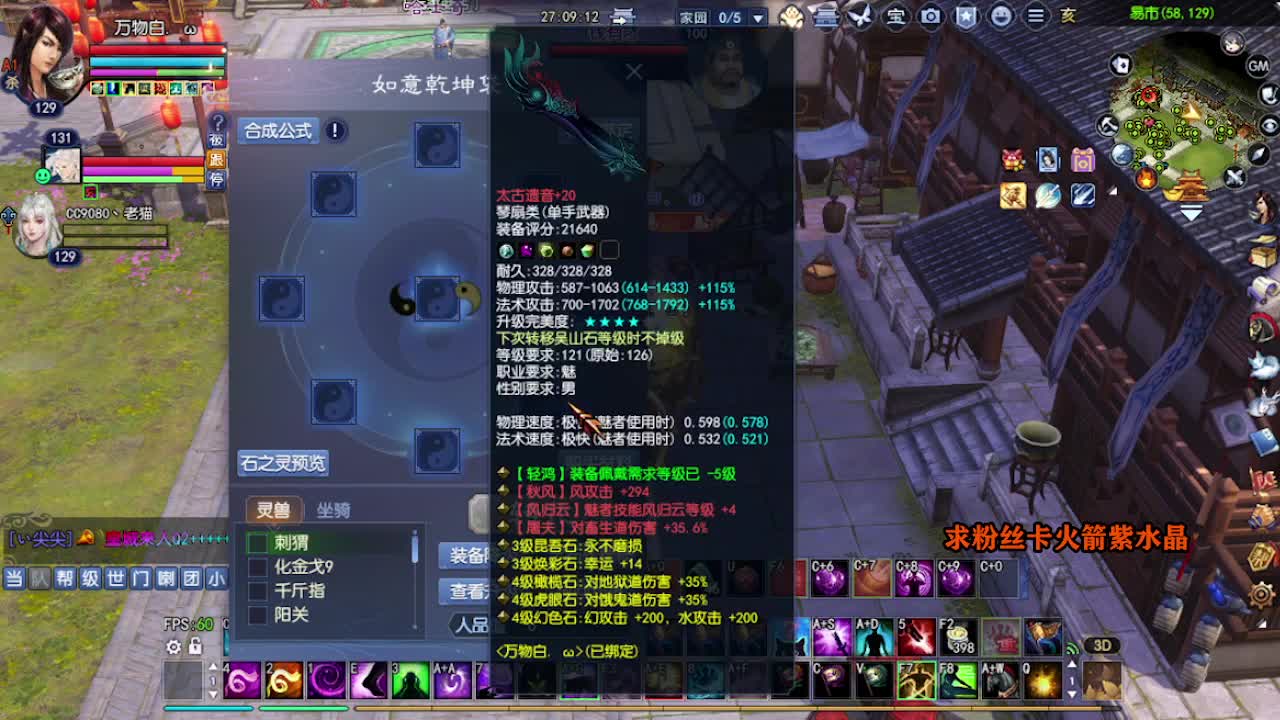Screen dimensions: 1280x720
Task: Tick the 化金戈9 checkbox
Action: pyautogui.click(x=258, y=568)
